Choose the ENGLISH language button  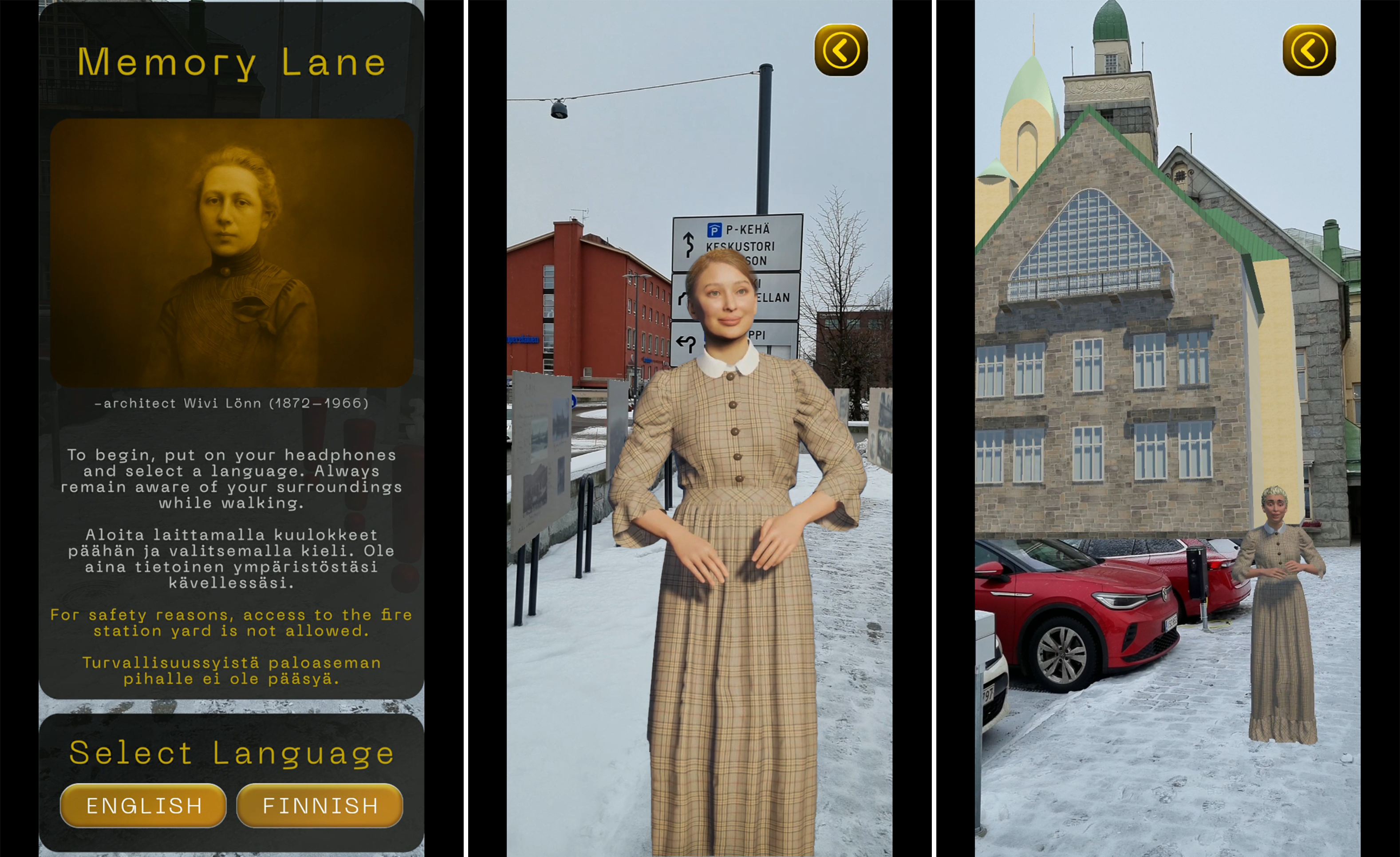143,805
